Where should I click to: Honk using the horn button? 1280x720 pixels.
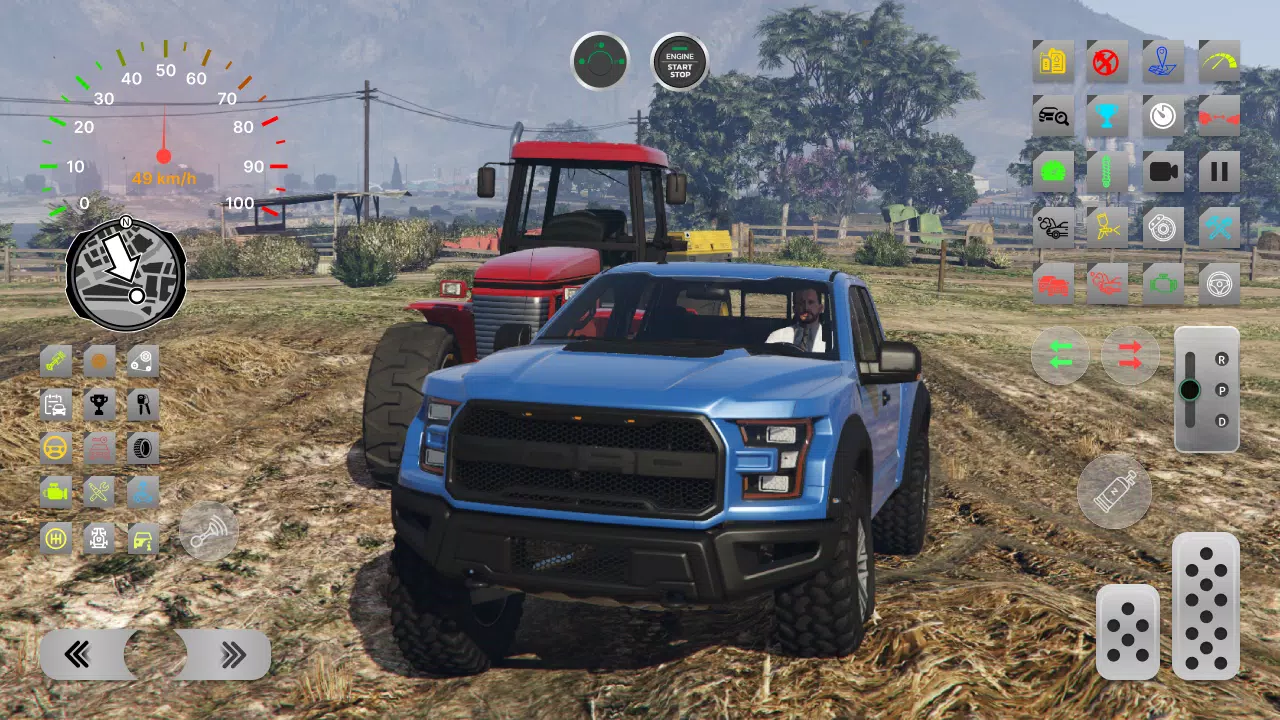coord(209,532)
